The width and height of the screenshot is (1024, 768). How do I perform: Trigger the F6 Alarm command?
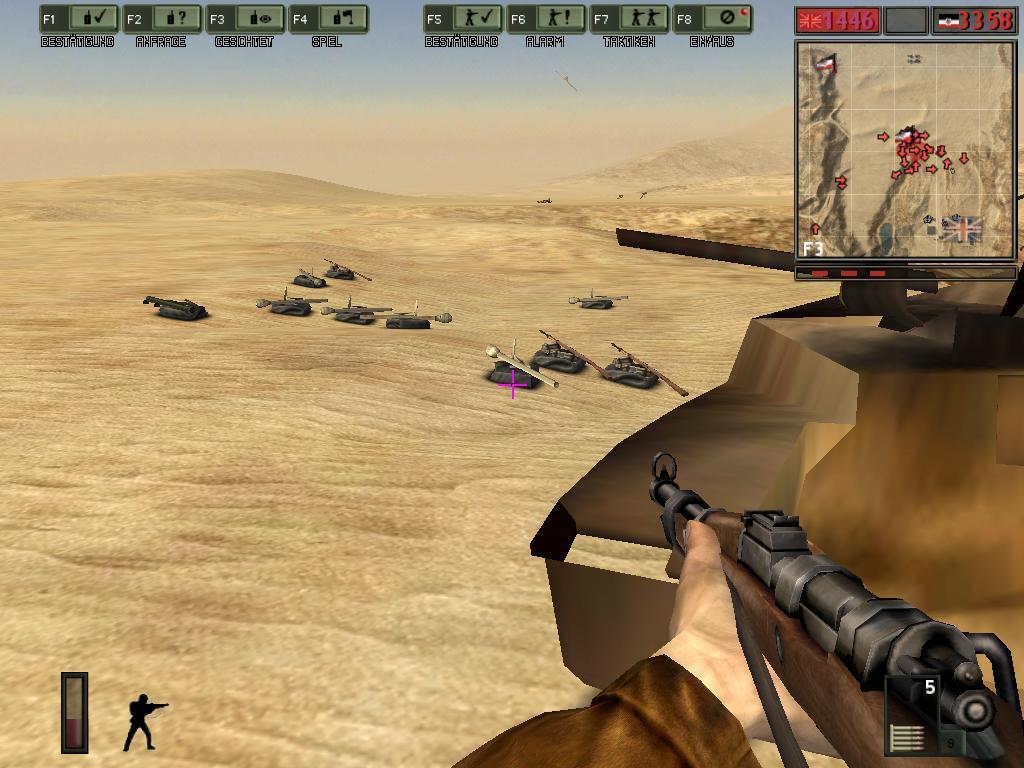(x=545, y=19)
